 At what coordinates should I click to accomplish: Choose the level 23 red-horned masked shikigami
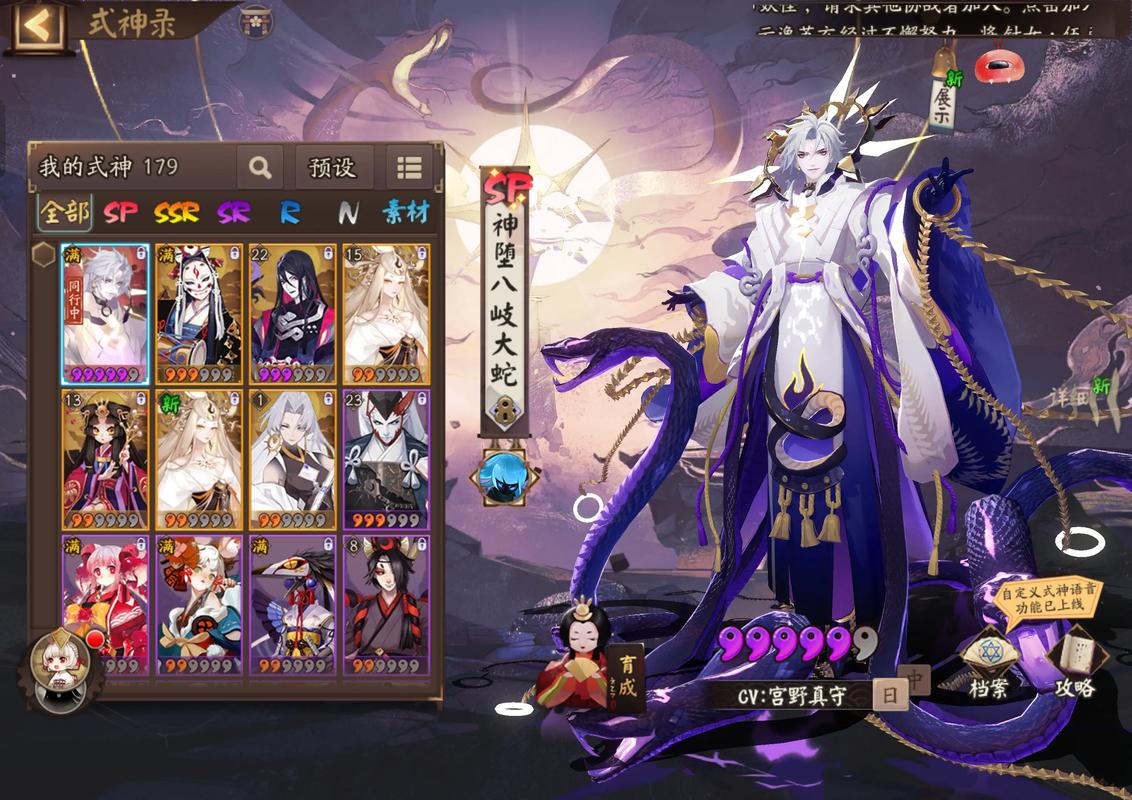click(386, 459)
